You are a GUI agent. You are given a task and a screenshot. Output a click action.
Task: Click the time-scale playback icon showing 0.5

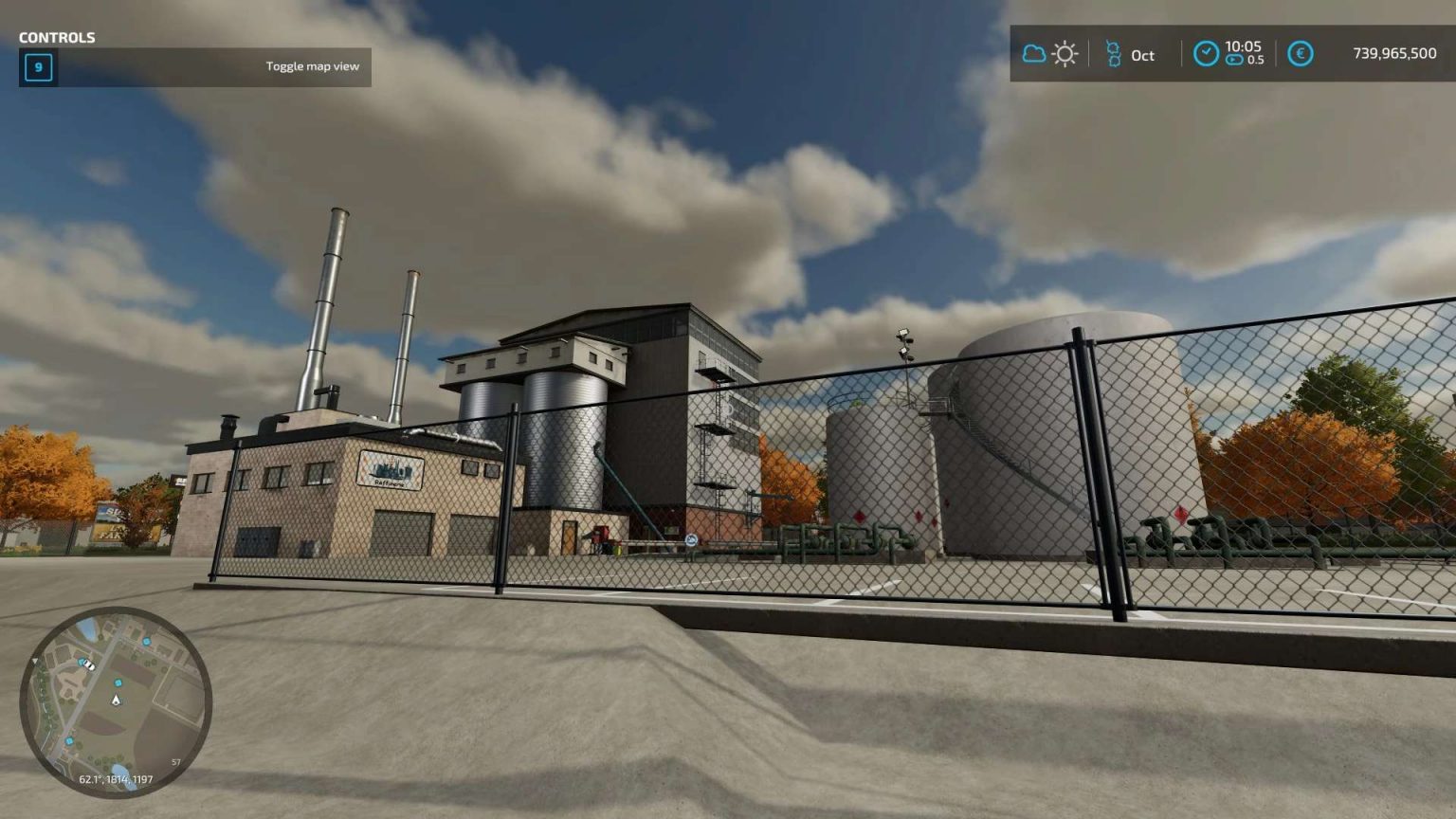pos(1235,59)
